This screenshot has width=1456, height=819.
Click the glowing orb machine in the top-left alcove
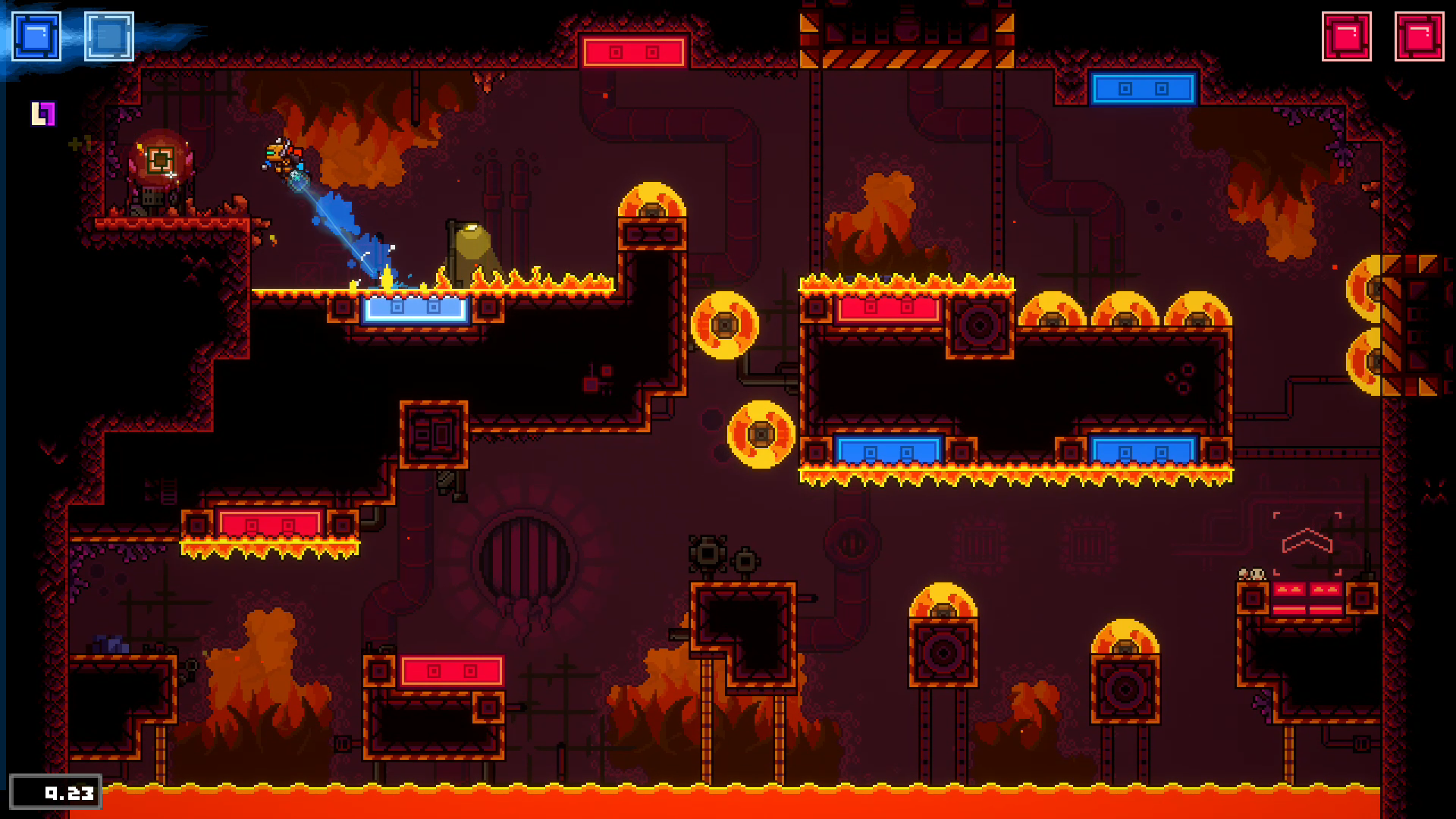[162, 159]
